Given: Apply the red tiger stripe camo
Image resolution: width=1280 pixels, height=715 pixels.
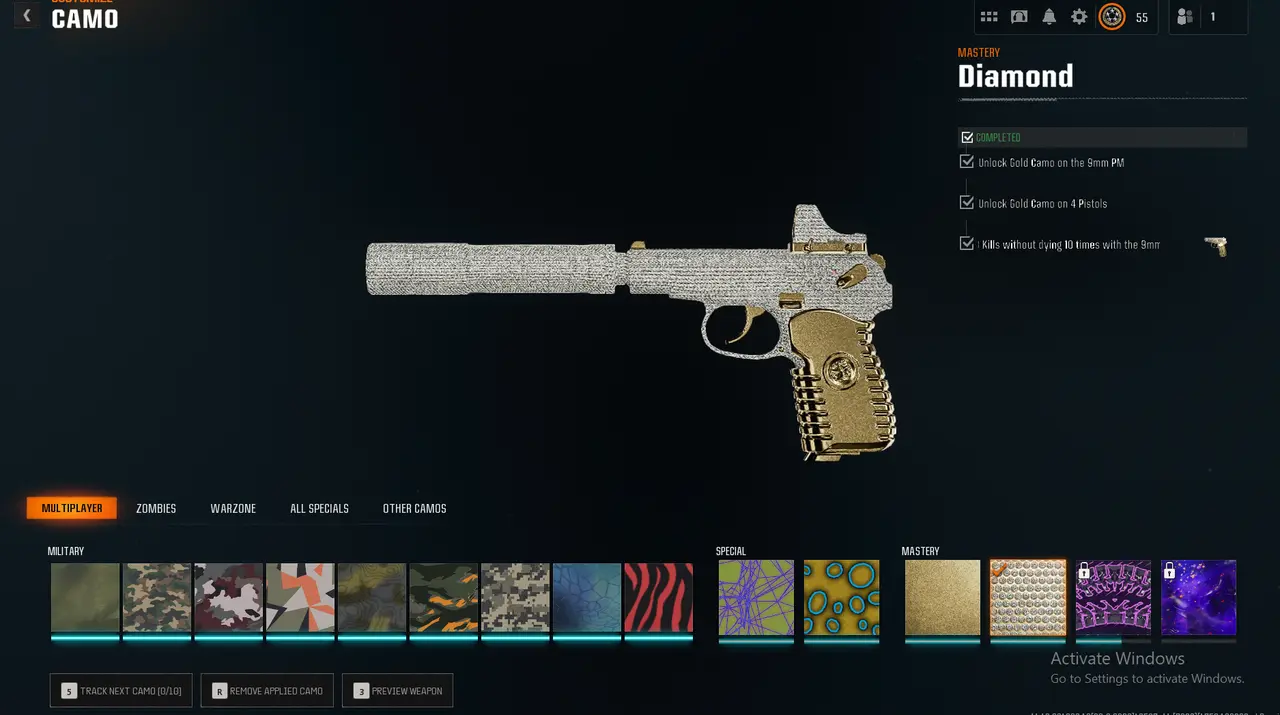Looking at the screenshot, I should tap(658, 597).
